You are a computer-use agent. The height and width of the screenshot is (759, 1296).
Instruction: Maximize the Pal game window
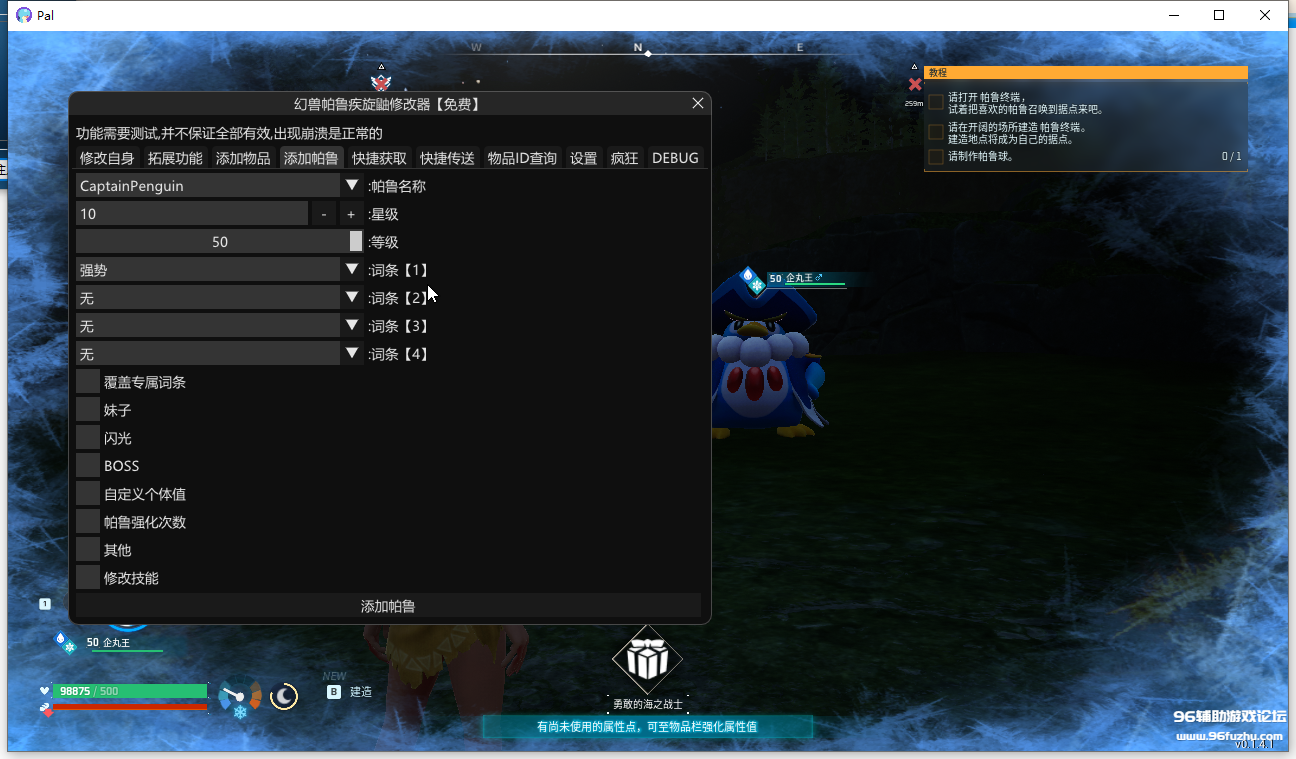click(1219, 15)
